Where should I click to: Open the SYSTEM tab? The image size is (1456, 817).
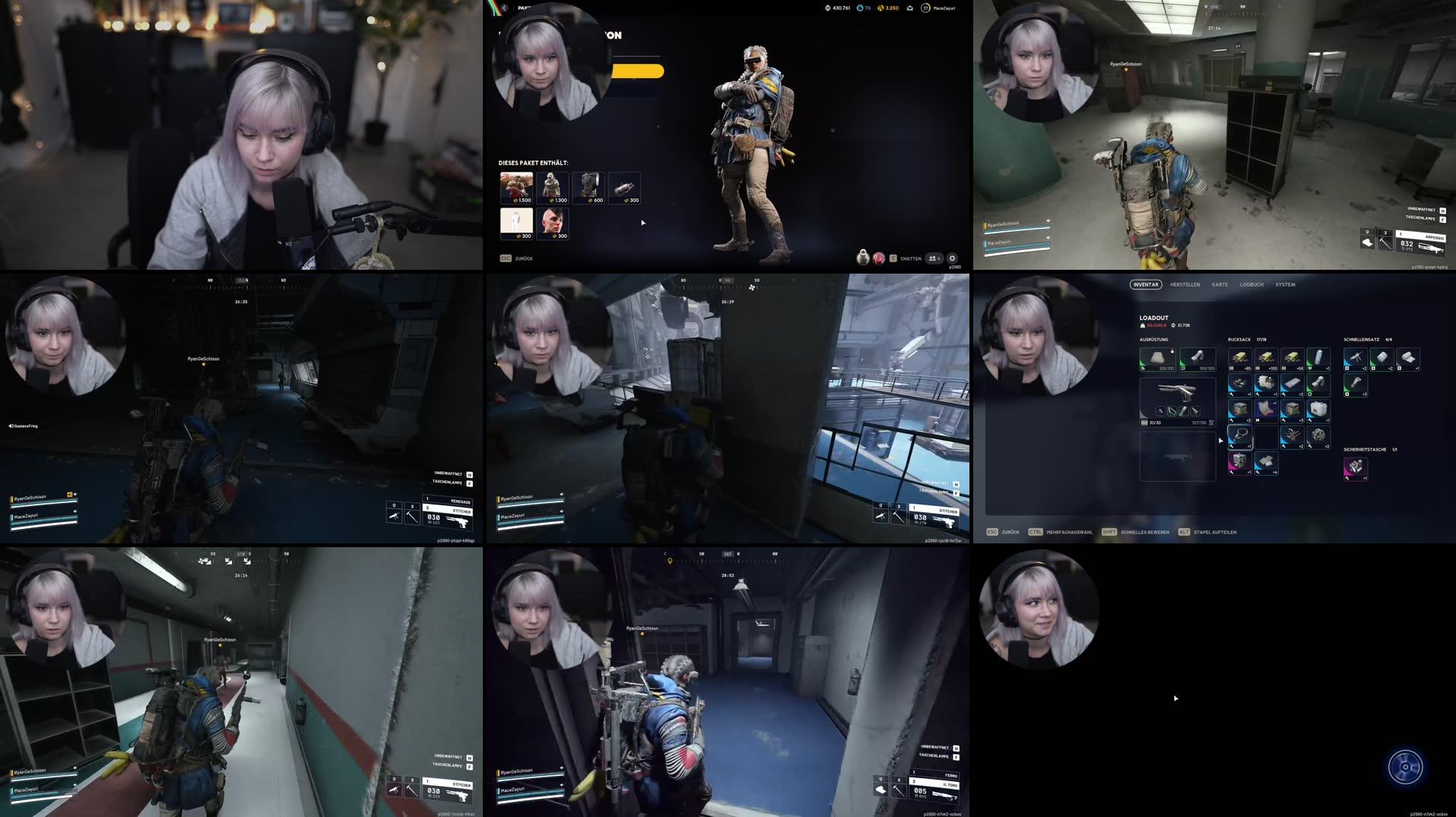click(x=1286, y=285)
